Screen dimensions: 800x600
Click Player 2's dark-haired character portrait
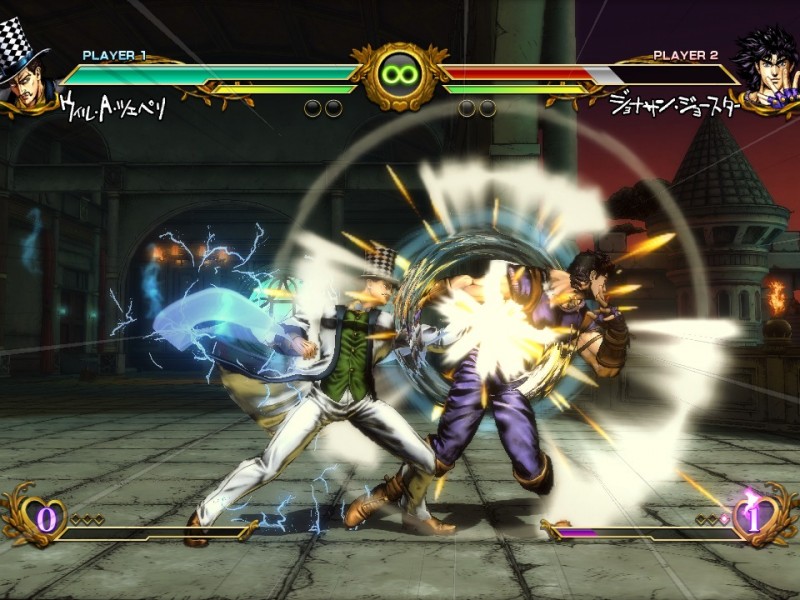(768, 68)
